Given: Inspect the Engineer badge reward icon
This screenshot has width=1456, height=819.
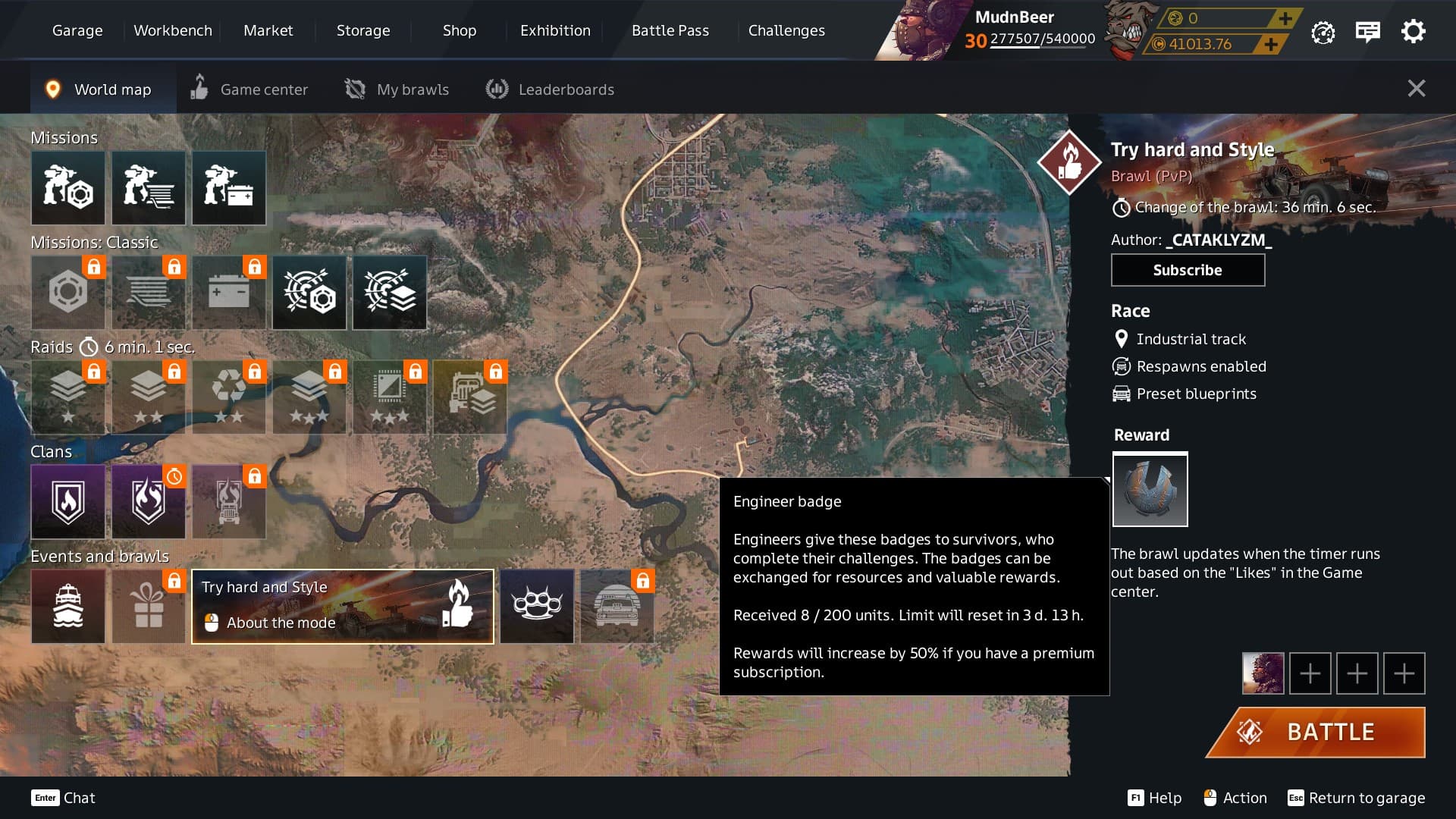Looking at the screenshot, I should click(x=1150, y=489).
